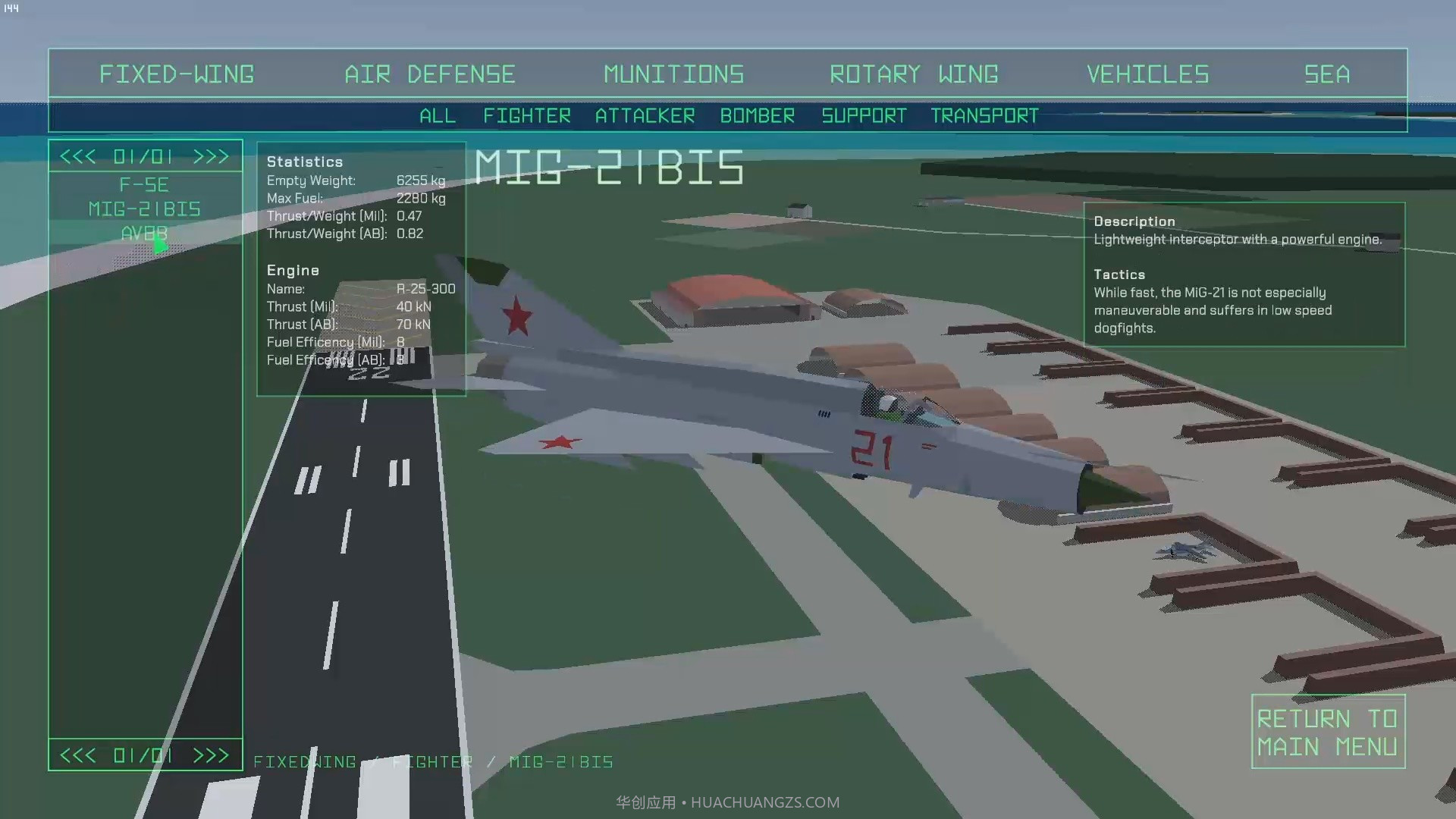This screenshot has width=1456, height=819.
Task: Select the F-5E from the aircraft list
Action: [145, 184]
